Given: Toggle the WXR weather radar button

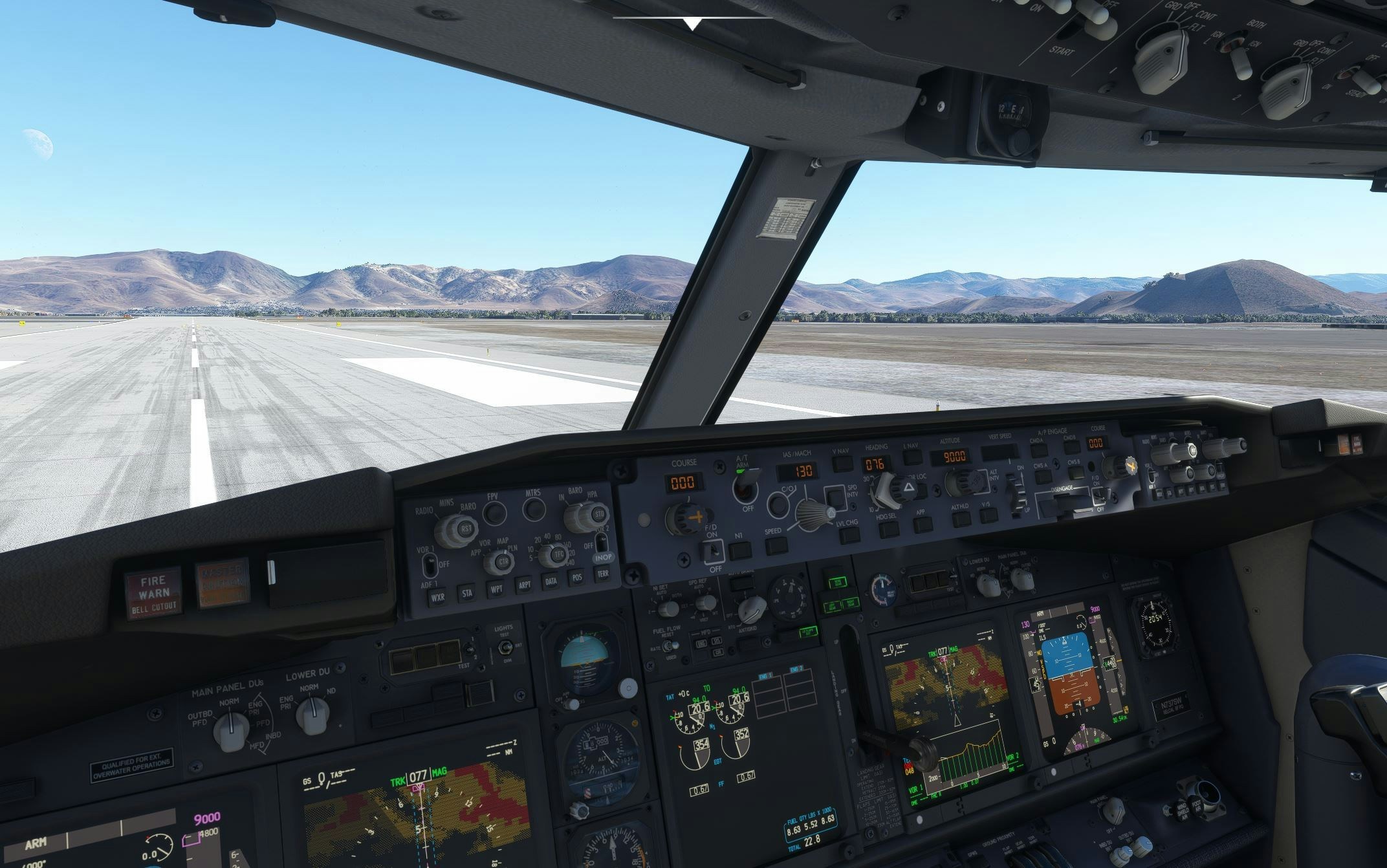Looking at the screenshot, I should point(437,597).
